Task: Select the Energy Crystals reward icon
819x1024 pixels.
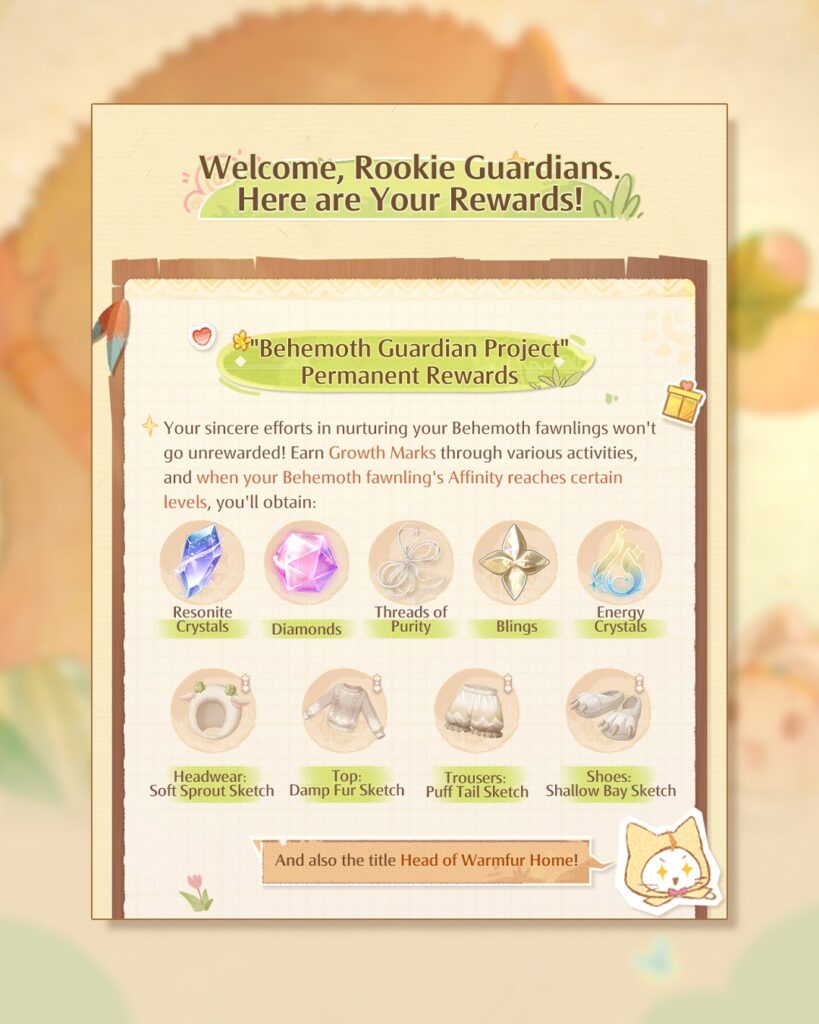Action: (619, 562)
